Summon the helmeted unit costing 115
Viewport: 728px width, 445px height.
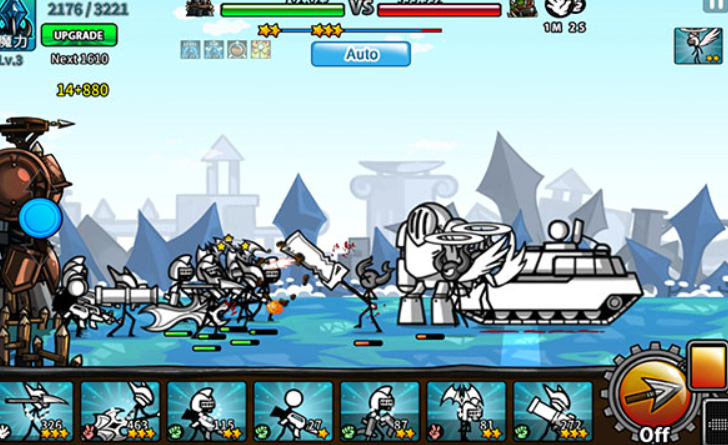click(x=207, y=410)
